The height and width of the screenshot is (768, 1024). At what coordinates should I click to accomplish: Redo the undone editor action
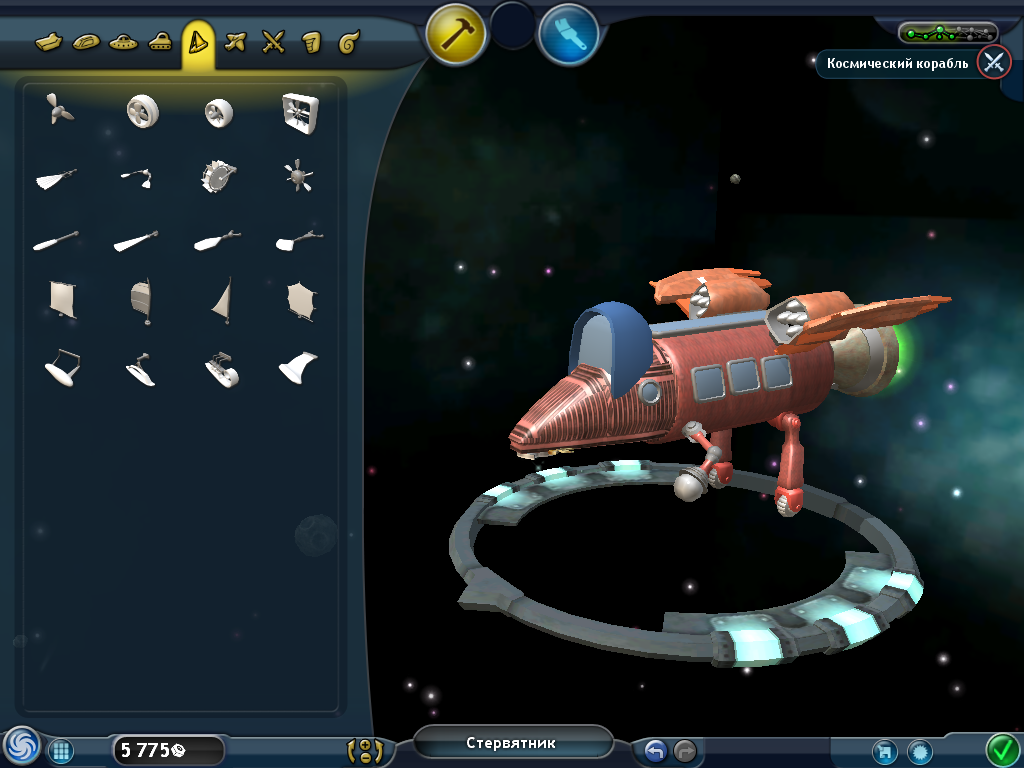[x=685, y=750]
